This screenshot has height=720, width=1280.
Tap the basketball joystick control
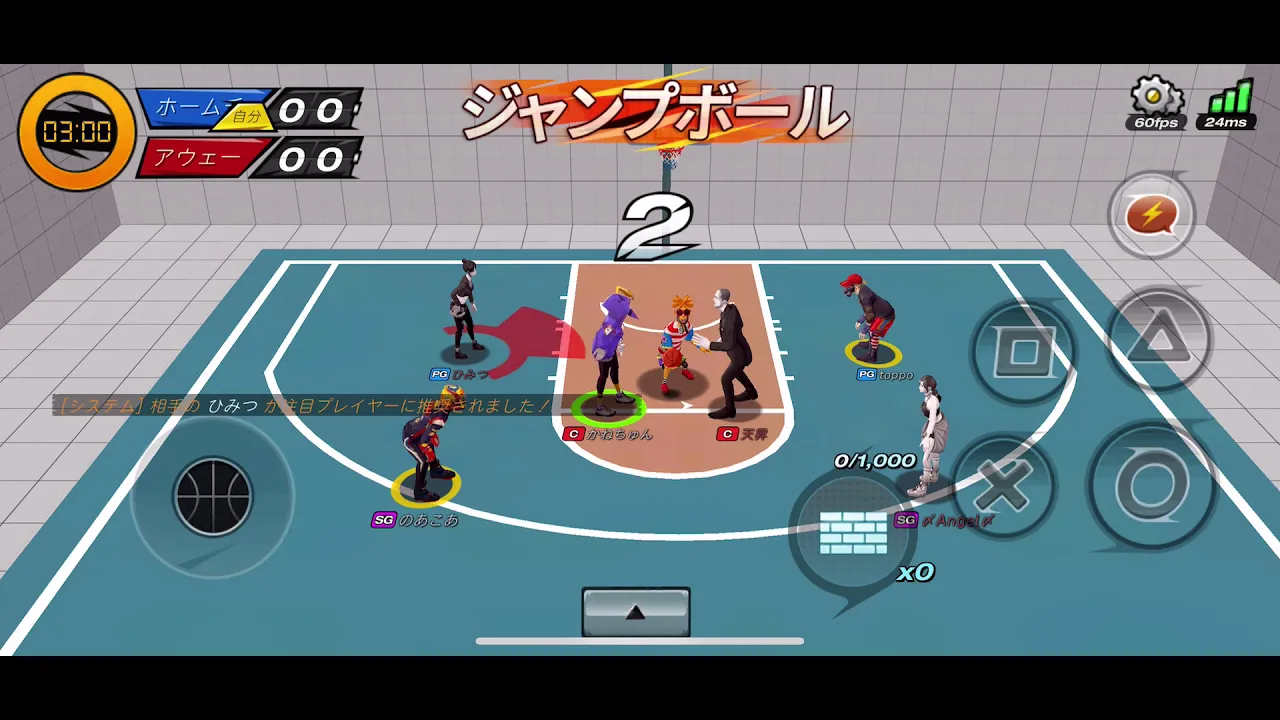213,498
